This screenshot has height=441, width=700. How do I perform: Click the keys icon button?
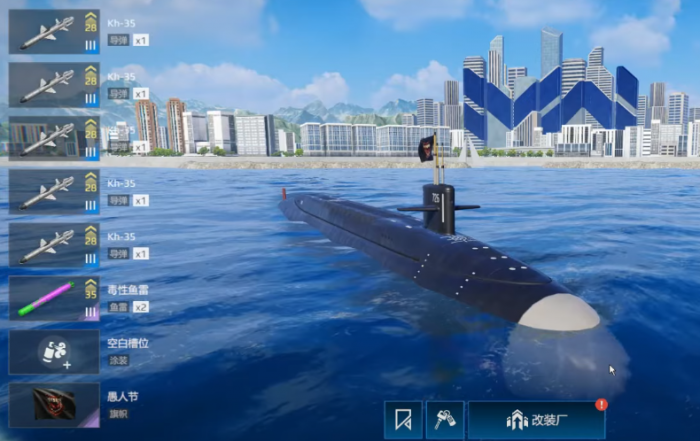pos(444,421)
